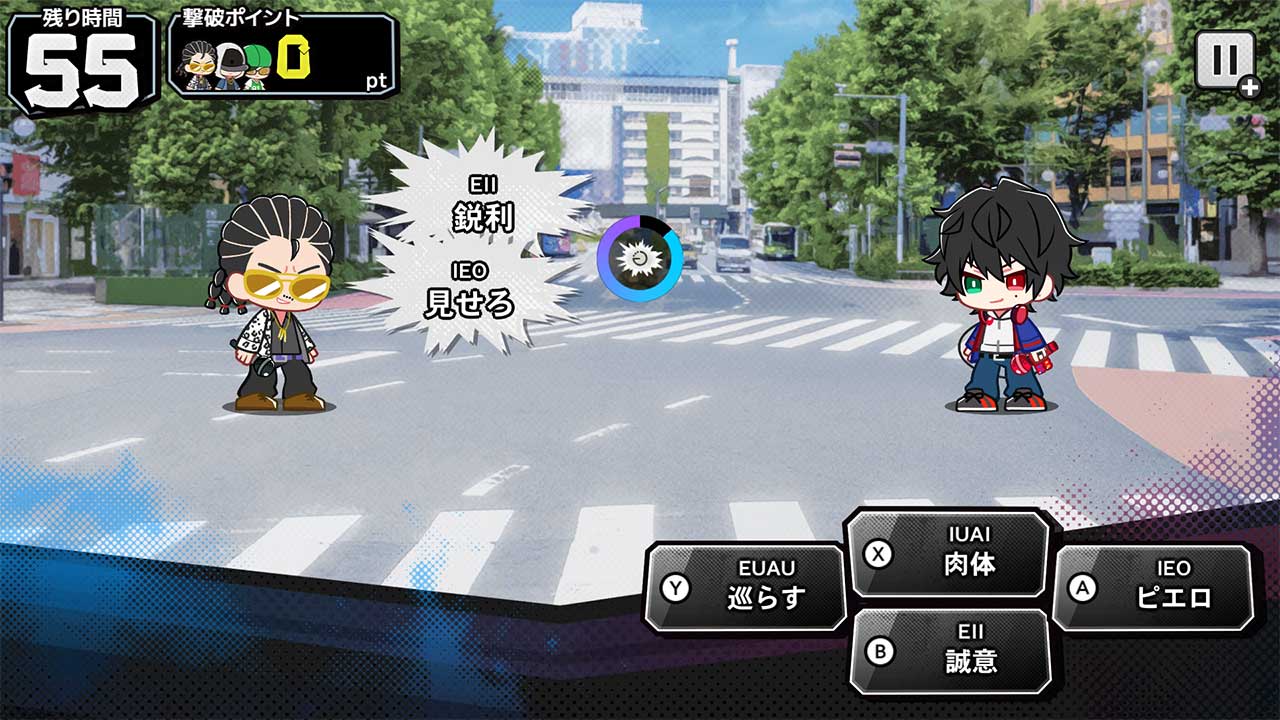Image resolution: width=1280 pixels, height=720 pixels.
Task: Click the yellow 0 pt score counter
Action: tap(295, 60)
